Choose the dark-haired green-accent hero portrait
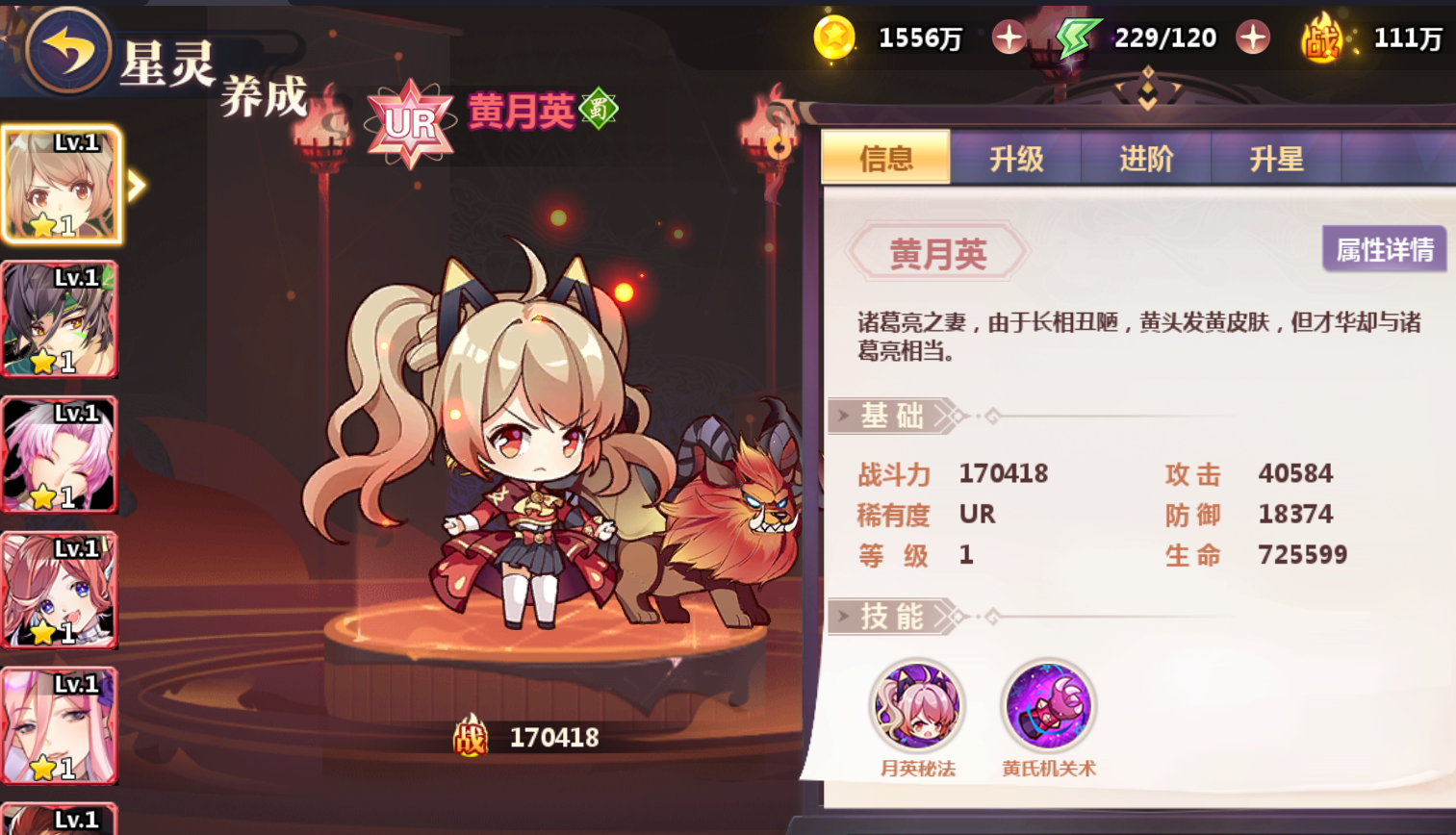This screenshot has width=1456, height=835. [60, 319]
